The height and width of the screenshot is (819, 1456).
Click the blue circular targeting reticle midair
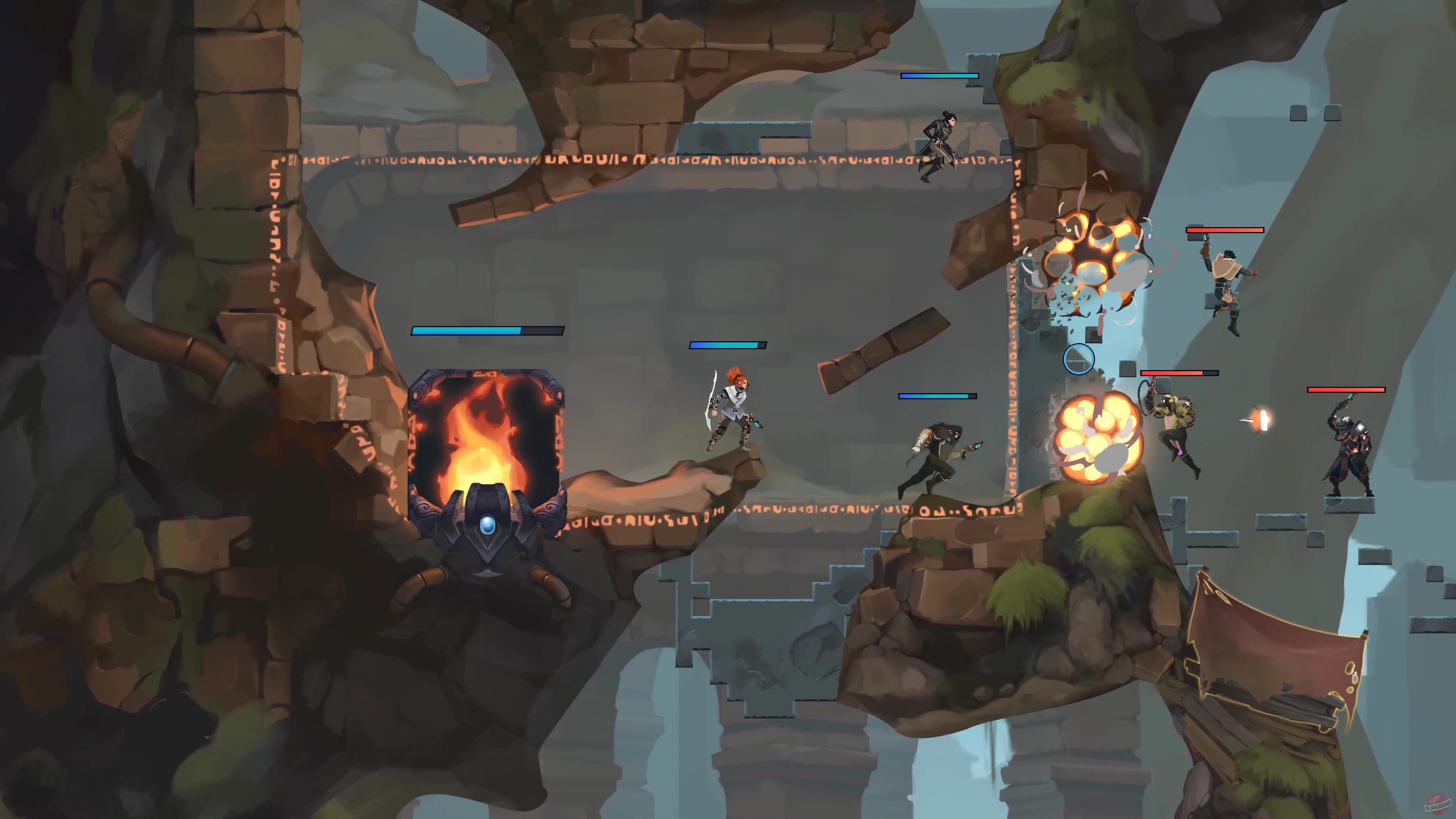tap(1079, 360)
